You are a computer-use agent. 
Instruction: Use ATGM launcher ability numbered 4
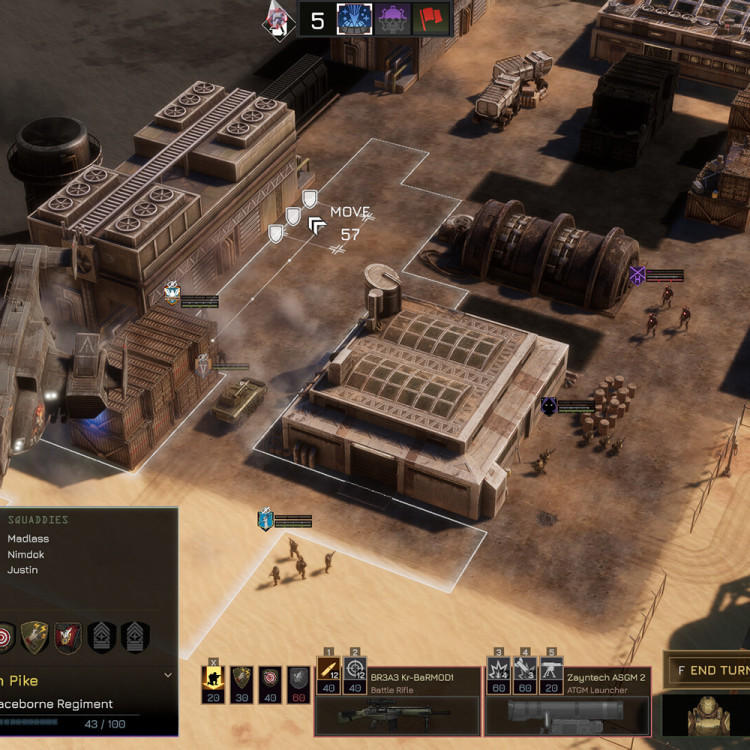(525, 674)
